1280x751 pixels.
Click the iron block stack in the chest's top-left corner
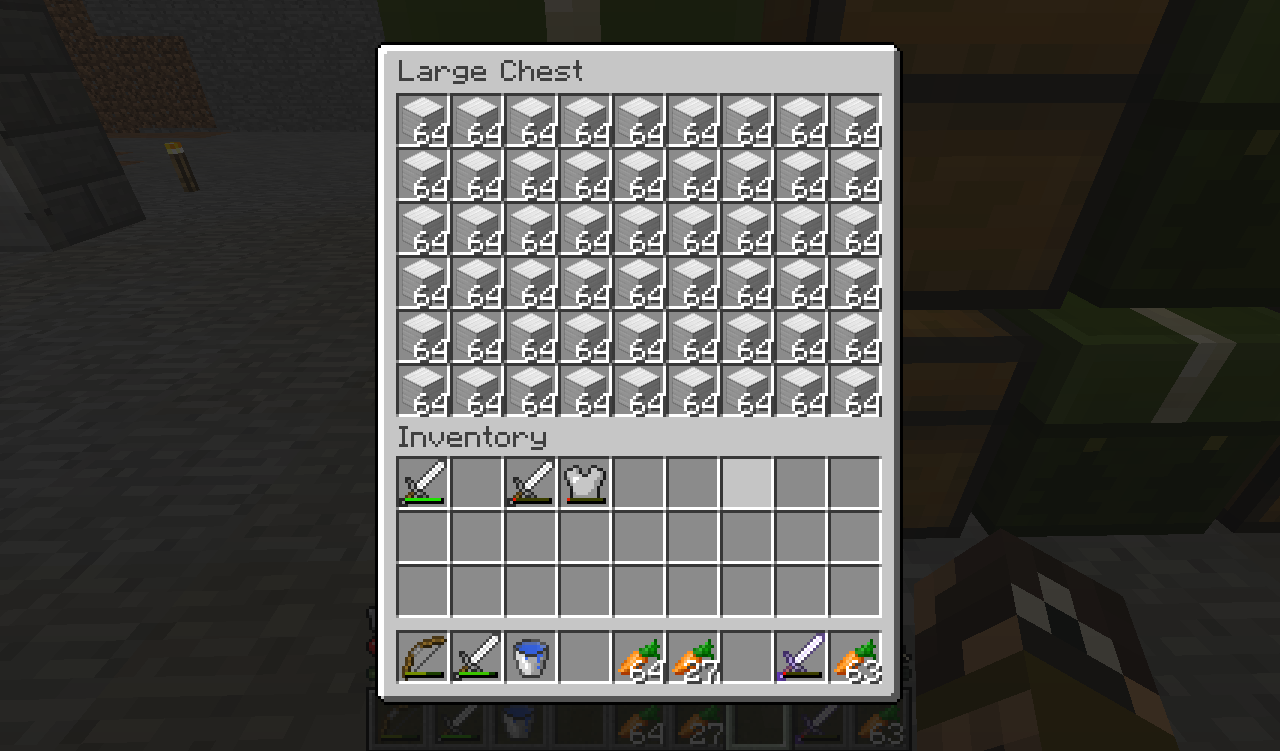click(422, 122)
